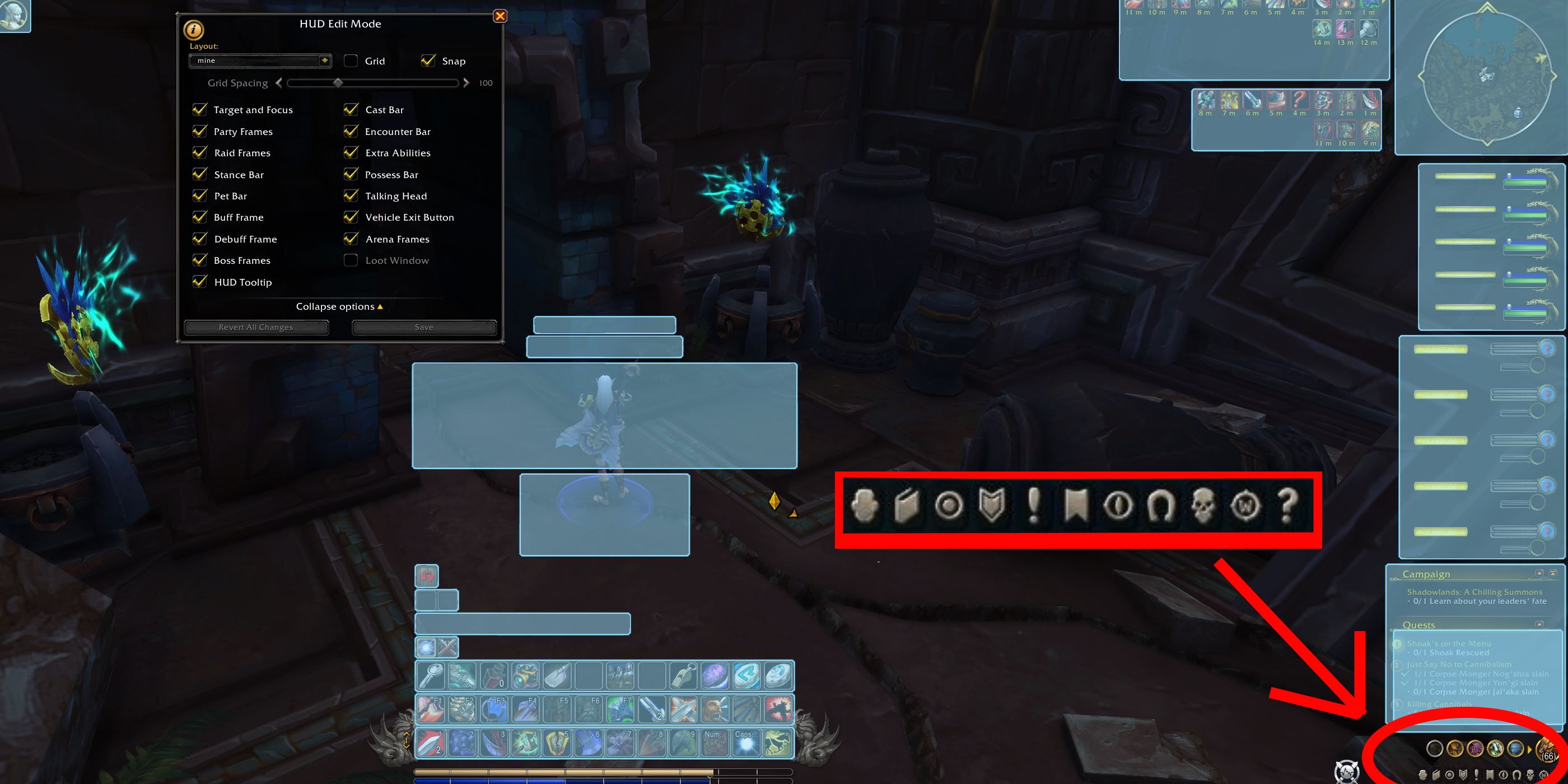
Task: Open the Adventure Guide
Action: (1203, 506)
